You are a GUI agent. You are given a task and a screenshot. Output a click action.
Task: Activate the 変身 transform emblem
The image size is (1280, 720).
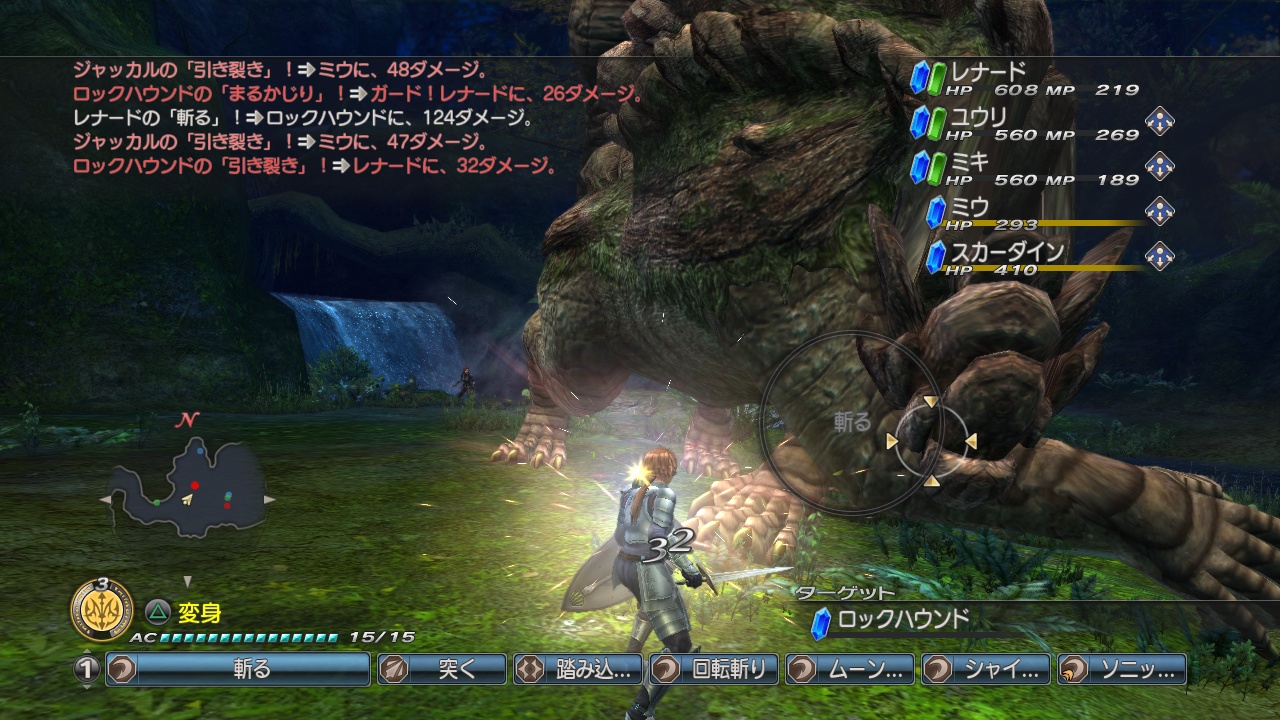101,609
